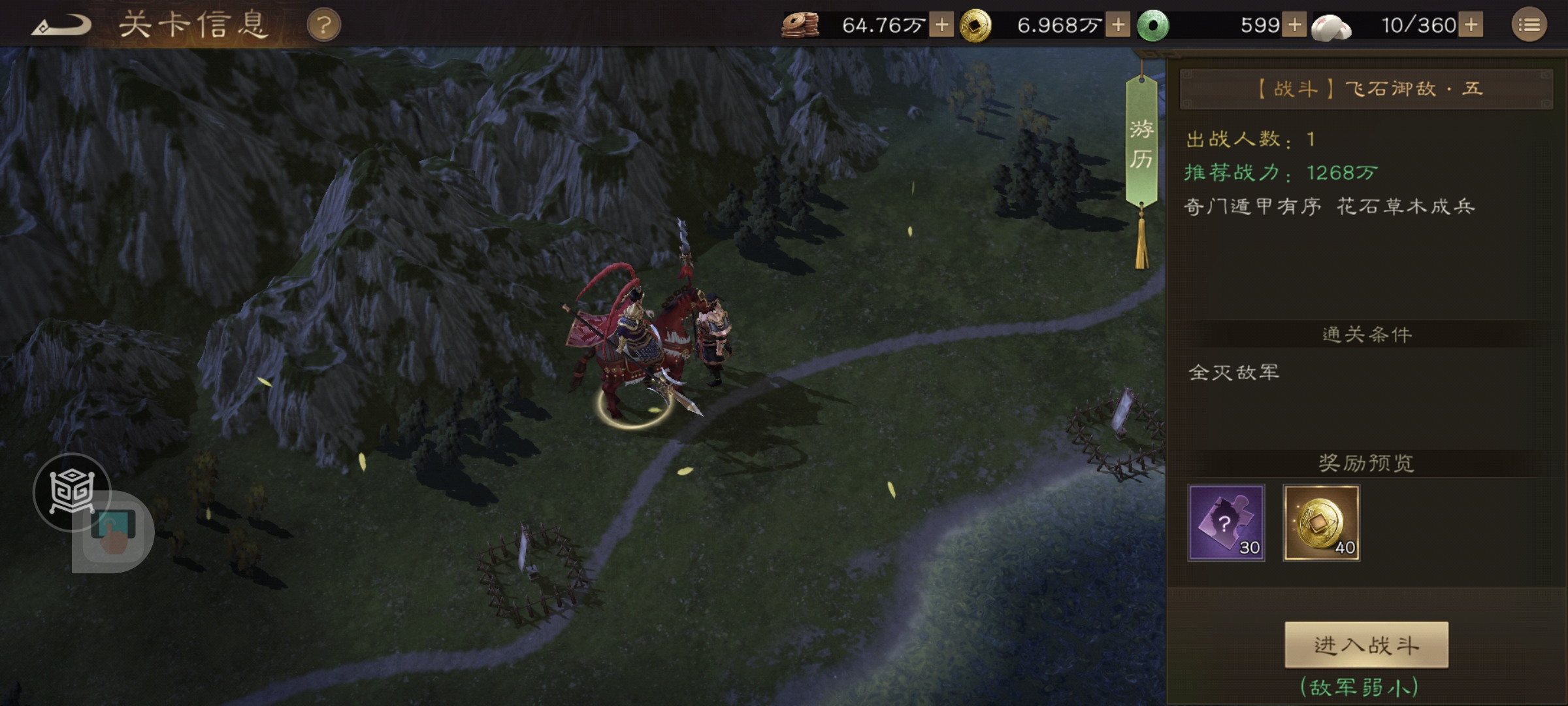
Task: Open the question mark help button
Action: click(x=323, y=25)
